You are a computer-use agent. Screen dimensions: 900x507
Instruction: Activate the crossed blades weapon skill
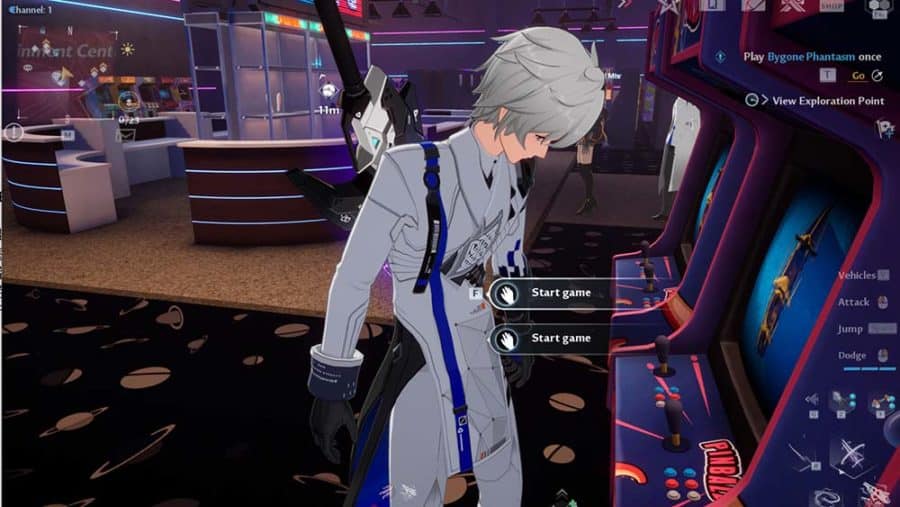point(853,456)
